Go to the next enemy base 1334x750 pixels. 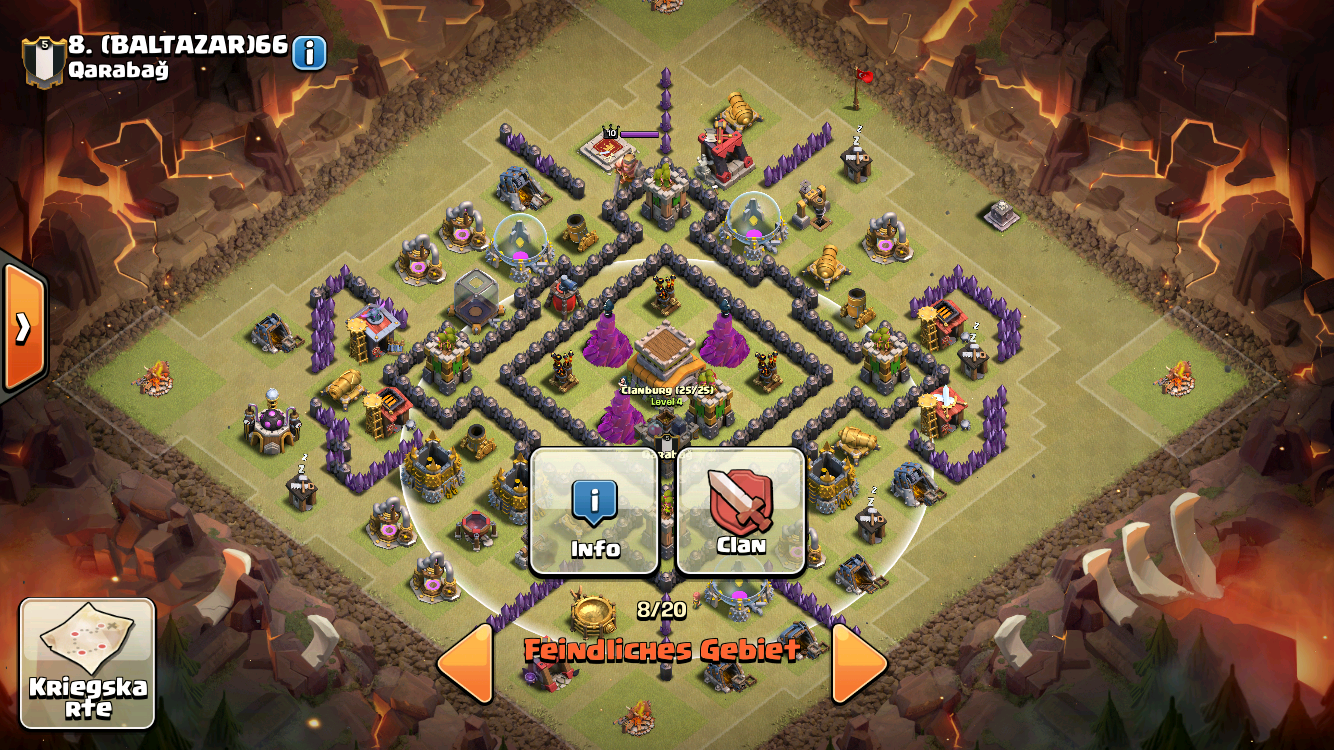pyautogui.click(x=860, y=662)
